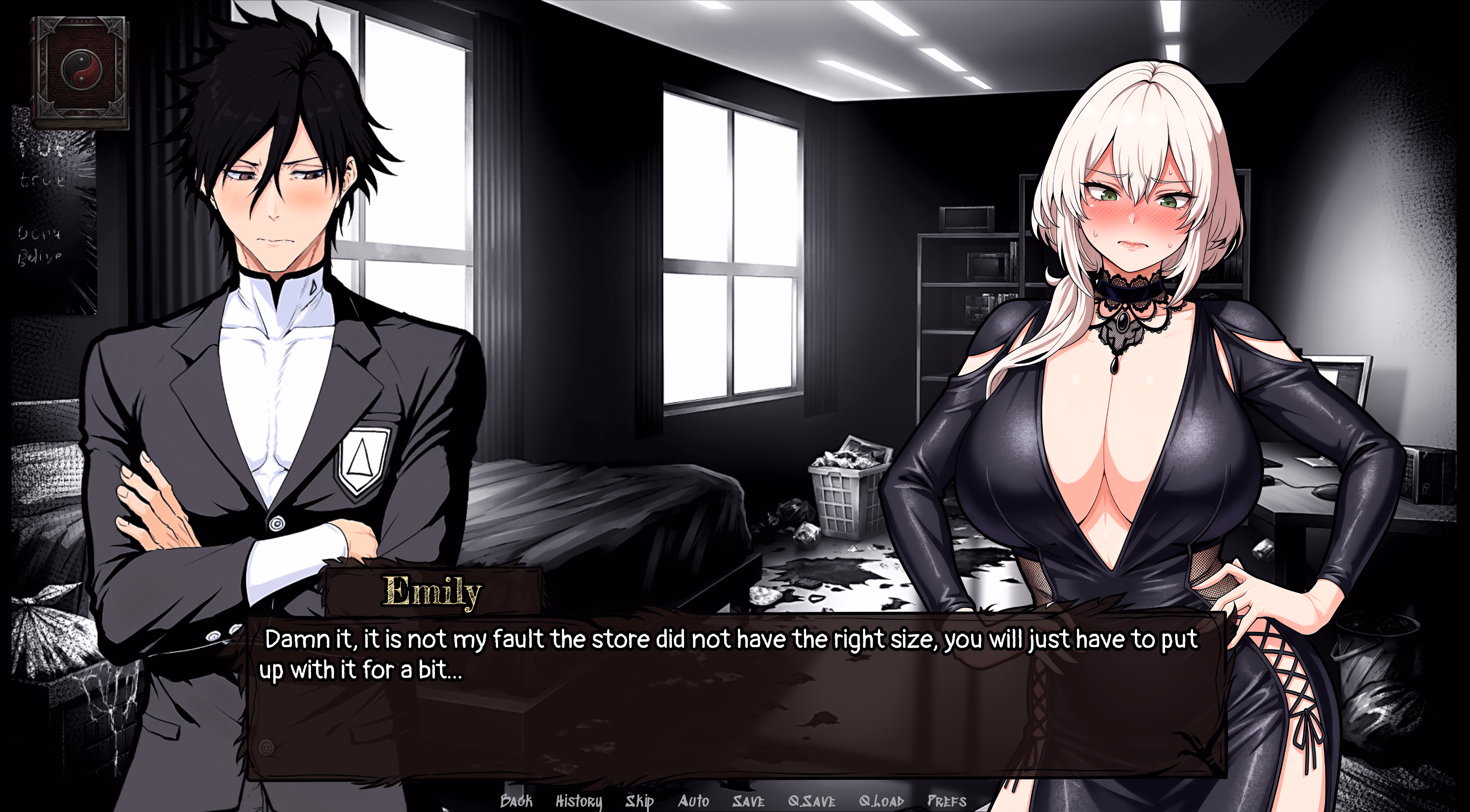This screenshot has width=1470, height=812.
Task: Skip through the dialogue
Action: coord(639,801)
